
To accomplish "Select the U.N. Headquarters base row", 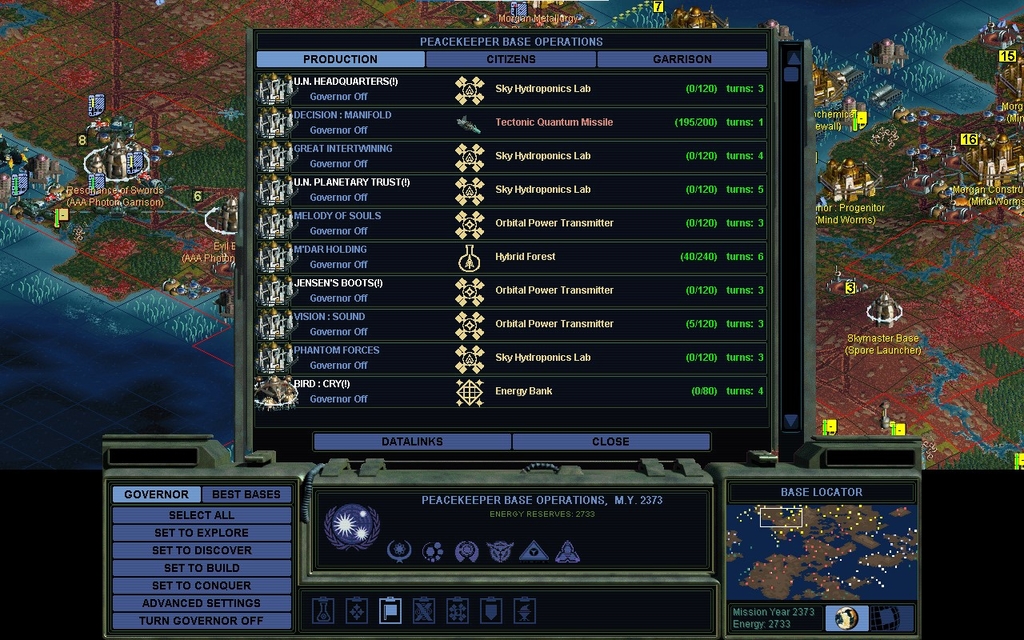I will [511, 89].
